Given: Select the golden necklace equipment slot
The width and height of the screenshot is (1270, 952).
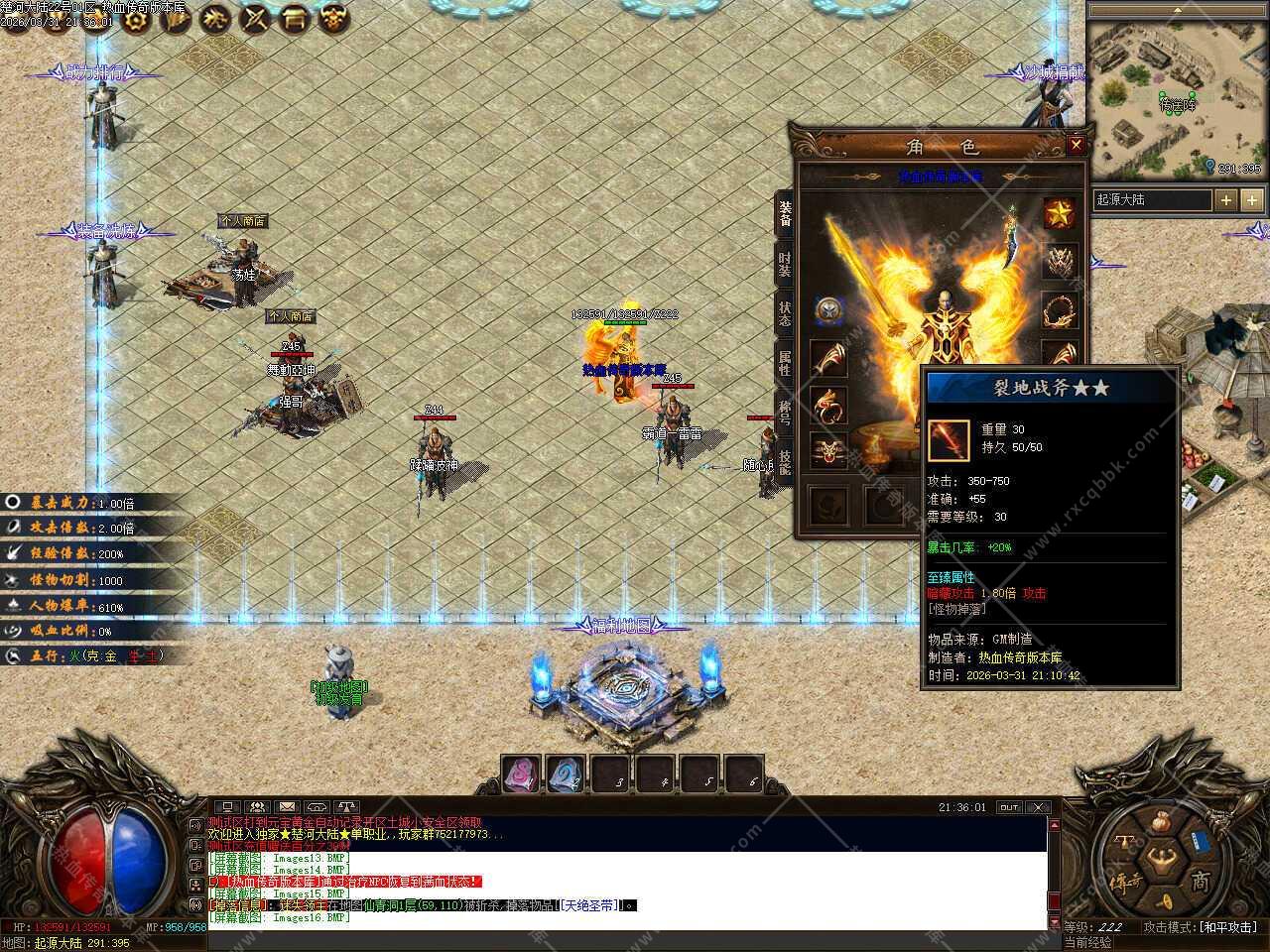Looking at the screenshot, I should coord(1060,310).
